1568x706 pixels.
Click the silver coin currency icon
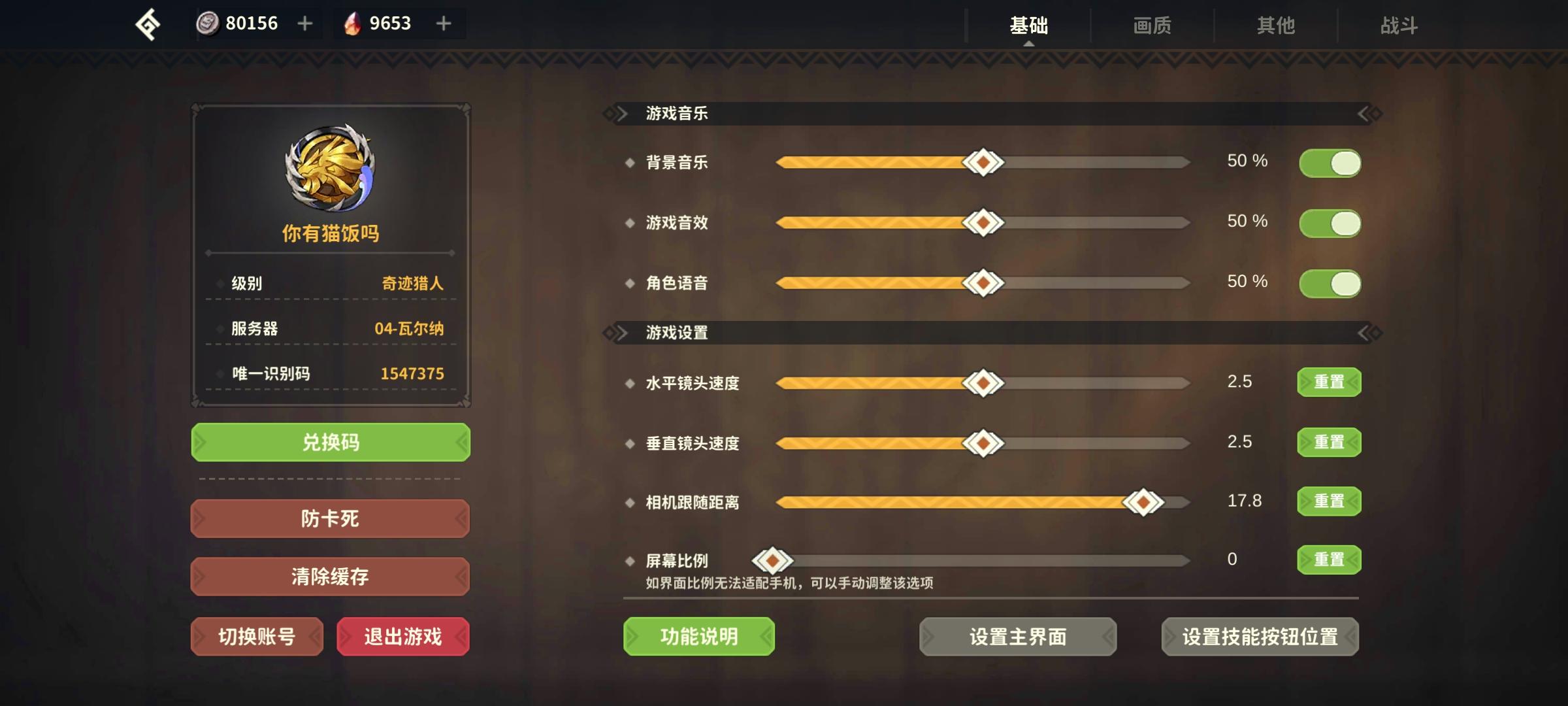208,23
